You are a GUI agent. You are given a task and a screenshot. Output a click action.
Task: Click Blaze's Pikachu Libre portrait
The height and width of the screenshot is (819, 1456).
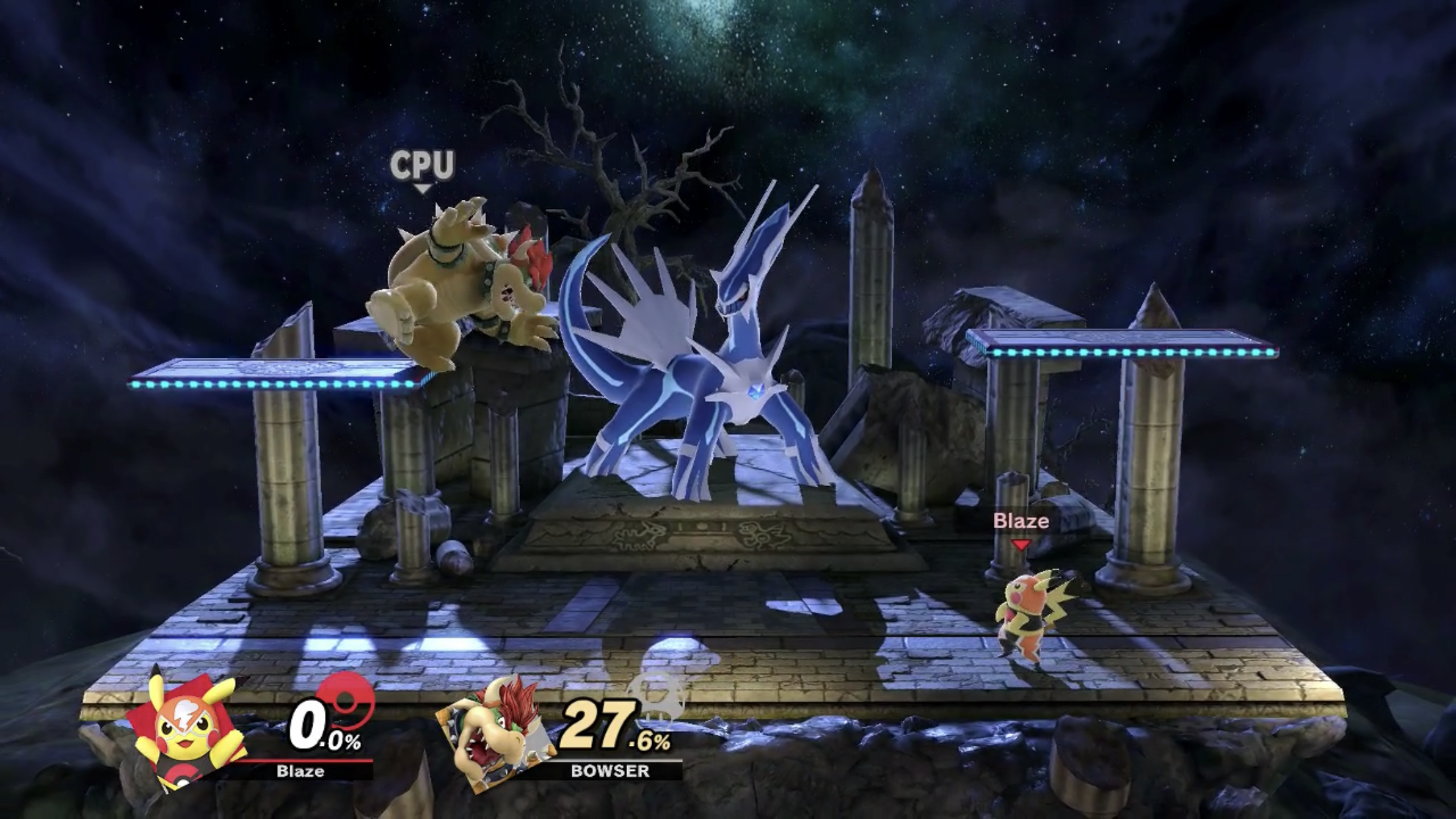187,731
